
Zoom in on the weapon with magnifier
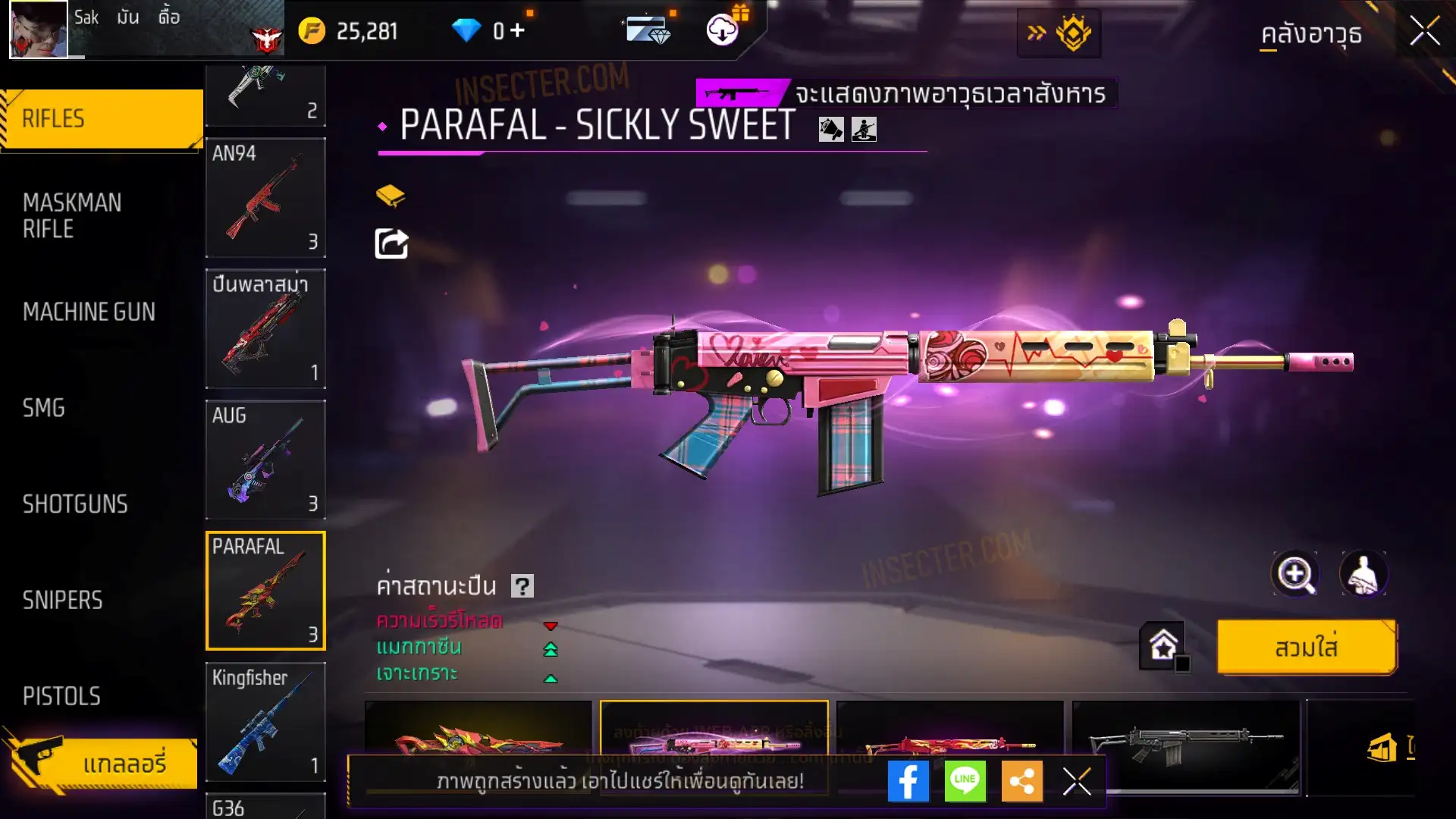(x=1294, y=574)
